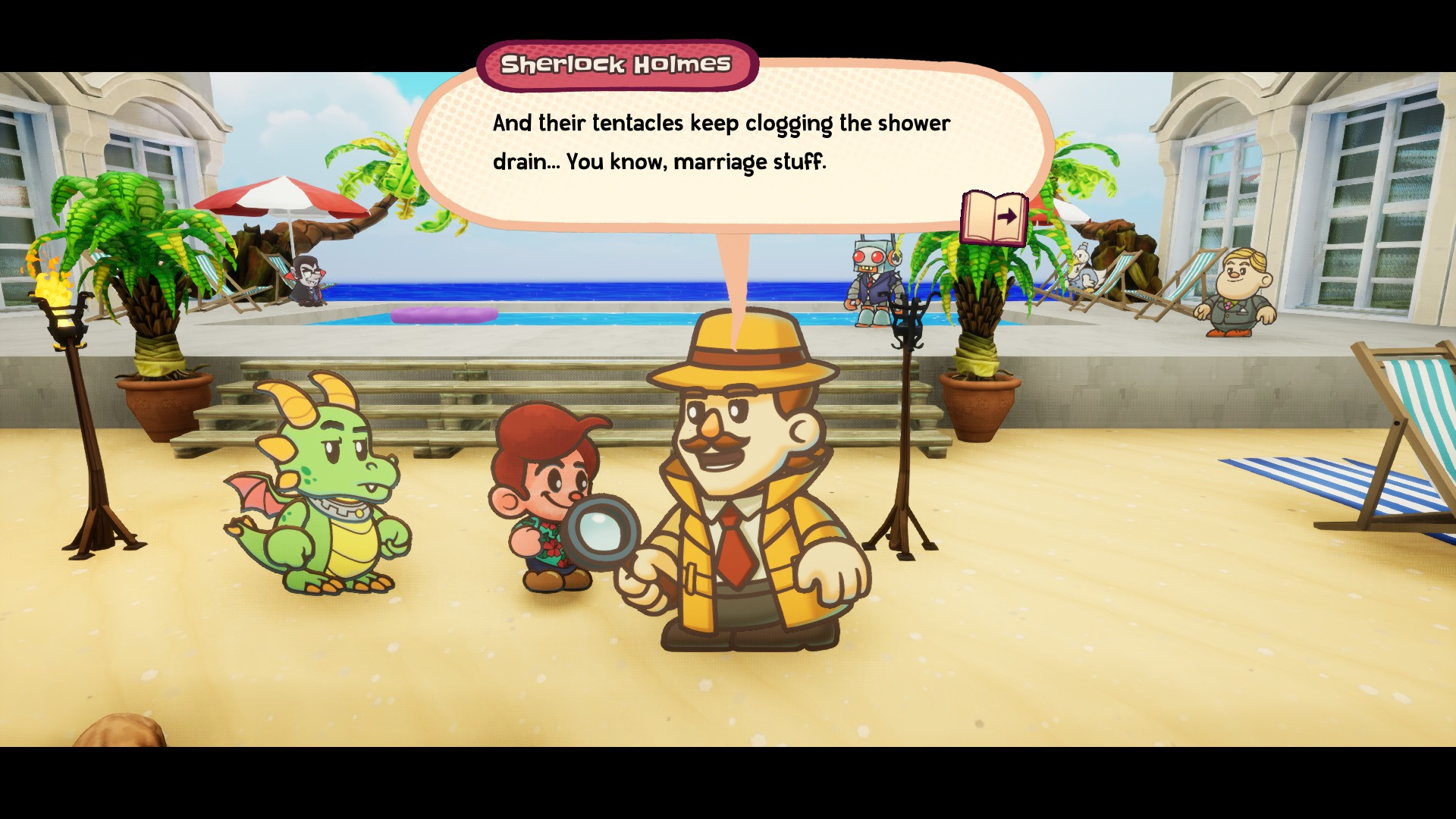The width and height of the screenshot is (1456, 819).
Task: Advance dialogue with the book arrow icon
Action: pyautogui.click(x=994, y=218)
